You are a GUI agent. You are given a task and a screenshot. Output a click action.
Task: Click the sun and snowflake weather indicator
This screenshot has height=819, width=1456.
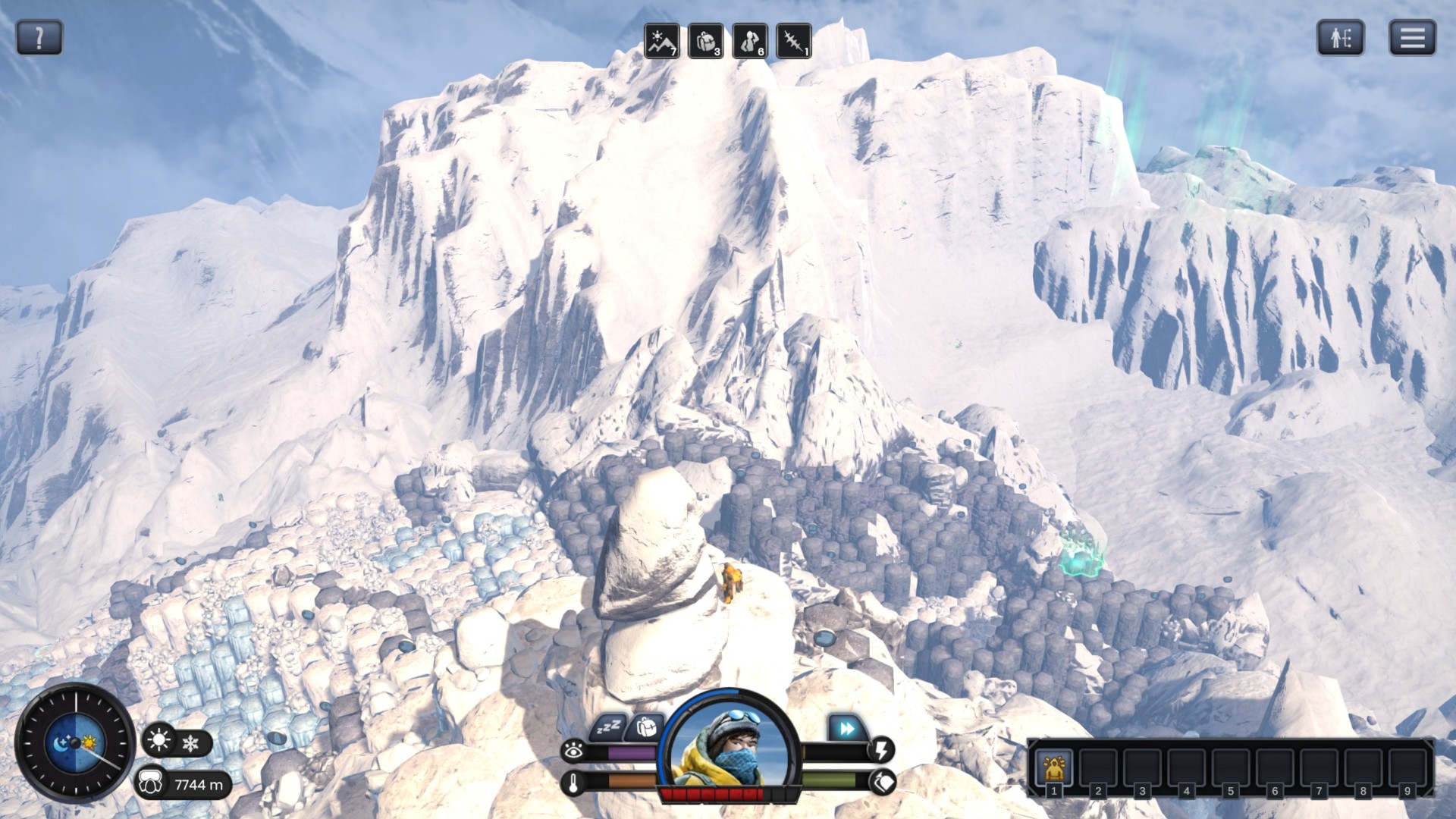pyautogui.click(x=176, y=741)
